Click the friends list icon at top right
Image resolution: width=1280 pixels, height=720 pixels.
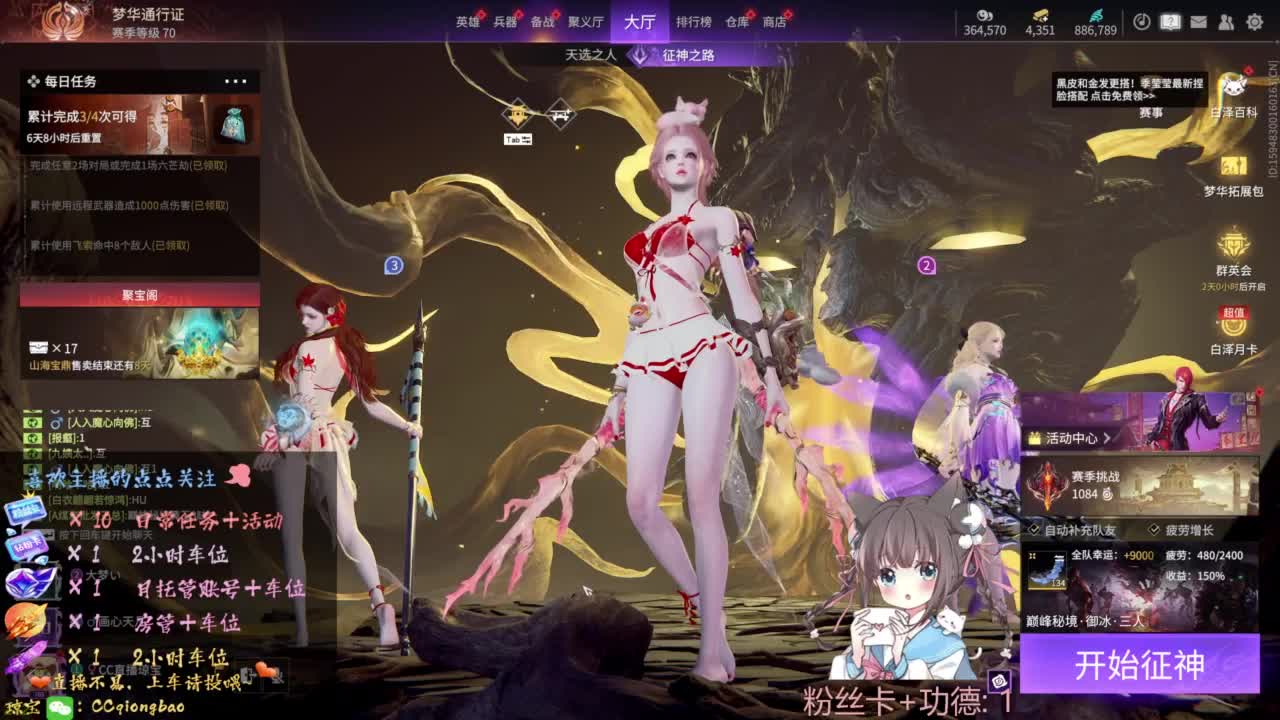click(x=1226, y=20)
